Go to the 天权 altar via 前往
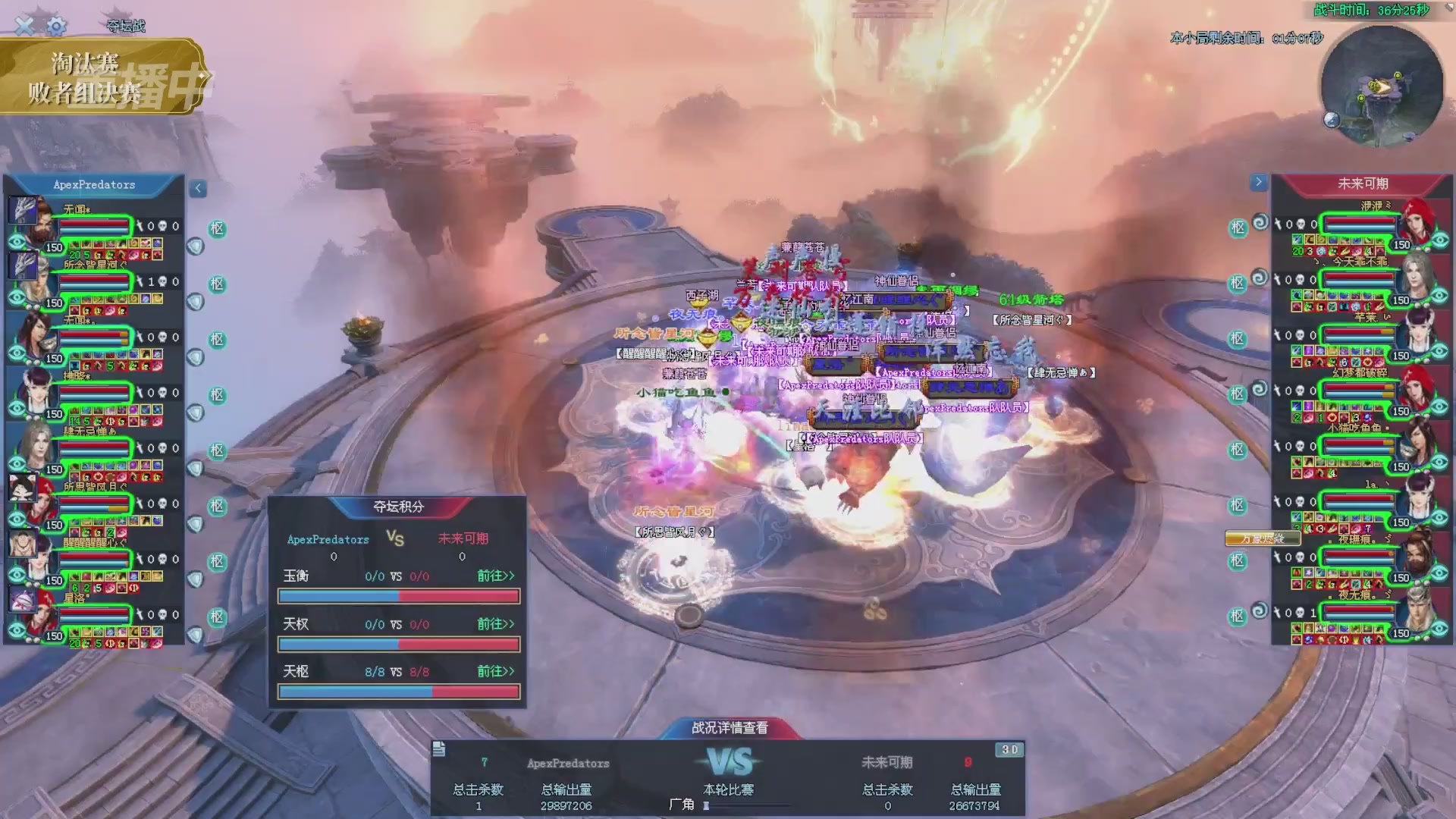 [x=495, y=624]
